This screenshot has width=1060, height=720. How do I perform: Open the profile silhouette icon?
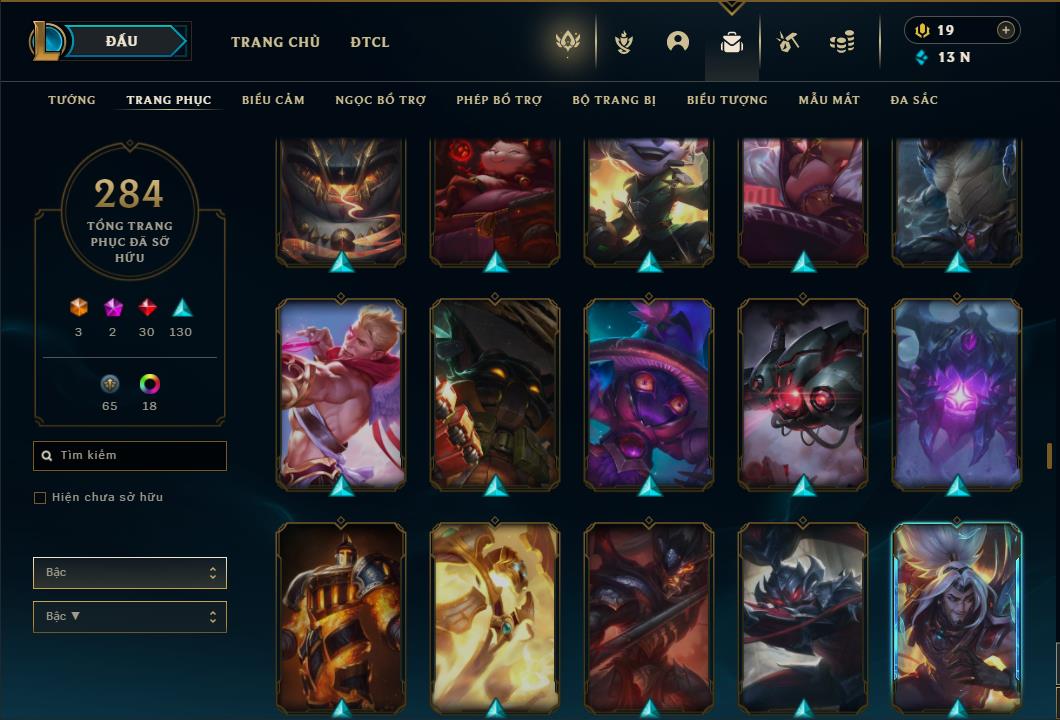tap(678, 42)
